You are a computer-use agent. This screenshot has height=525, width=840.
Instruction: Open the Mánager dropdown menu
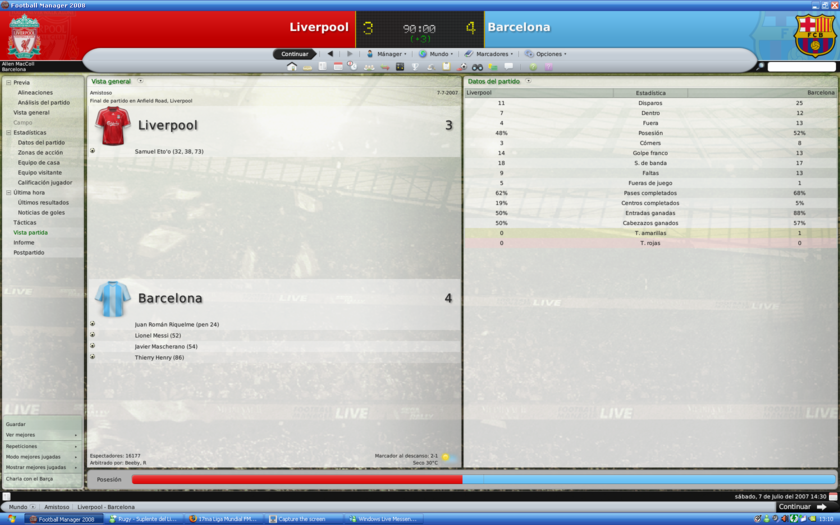pos(388,54)
